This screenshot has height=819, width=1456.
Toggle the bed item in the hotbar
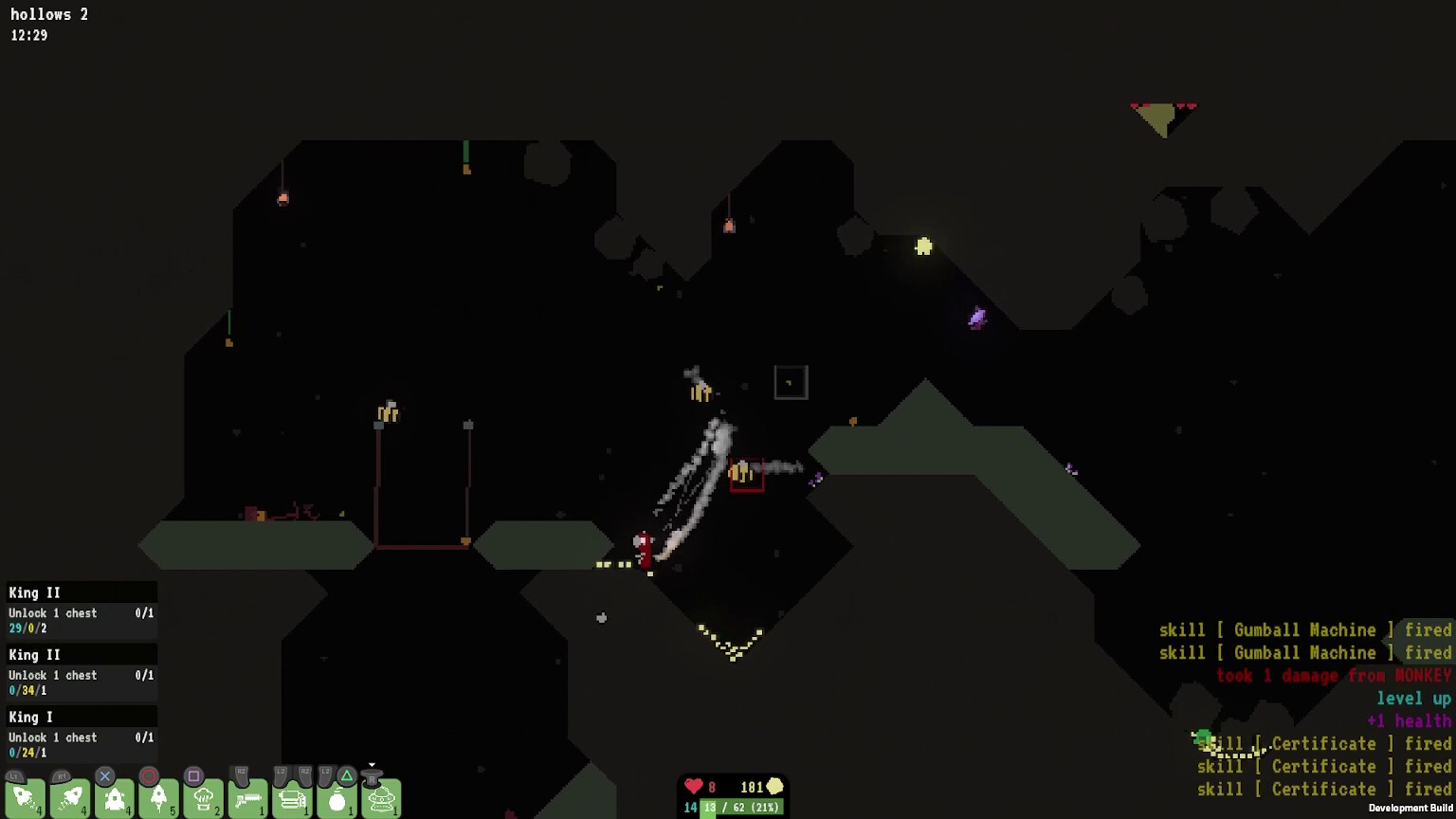(291, 799)
